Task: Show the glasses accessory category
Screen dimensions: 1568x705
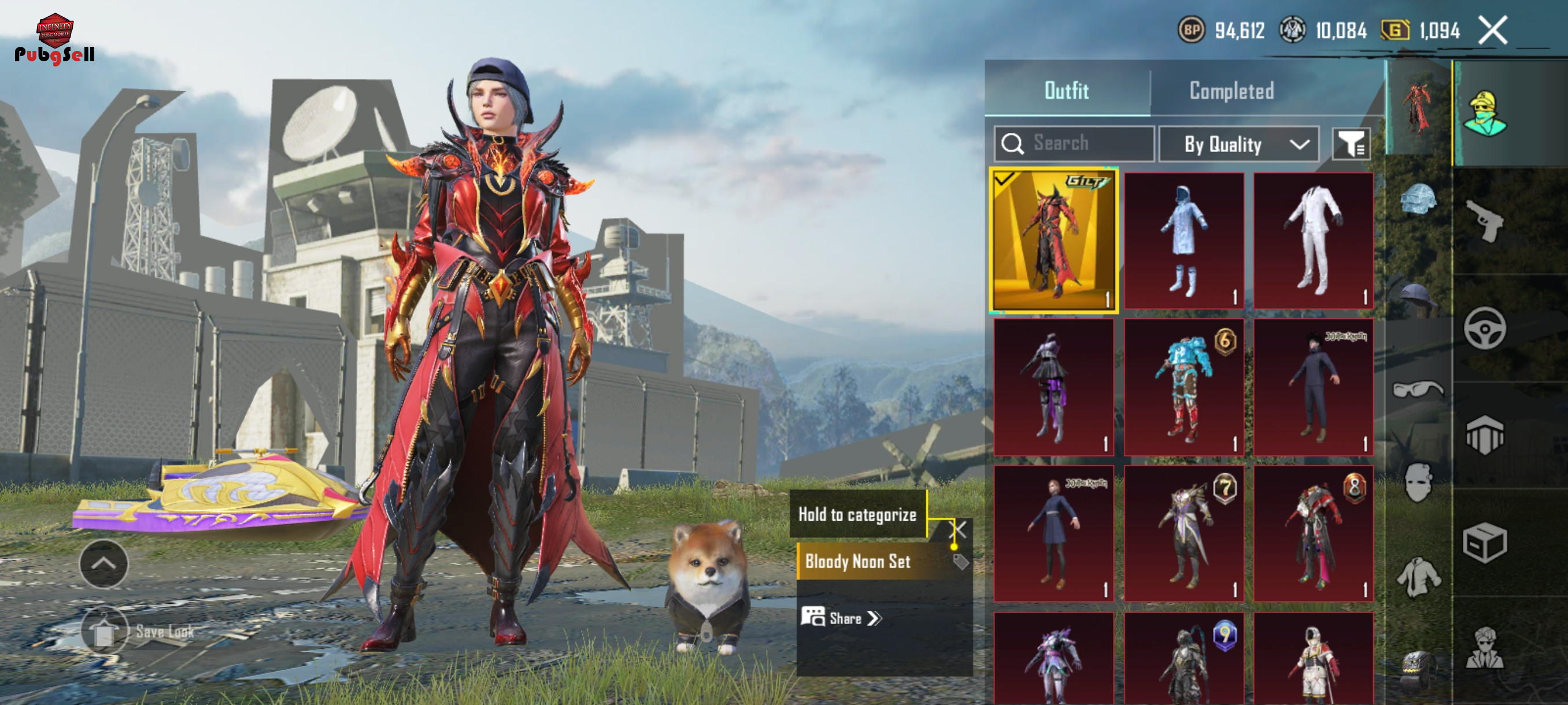Action: (1418, 388)
